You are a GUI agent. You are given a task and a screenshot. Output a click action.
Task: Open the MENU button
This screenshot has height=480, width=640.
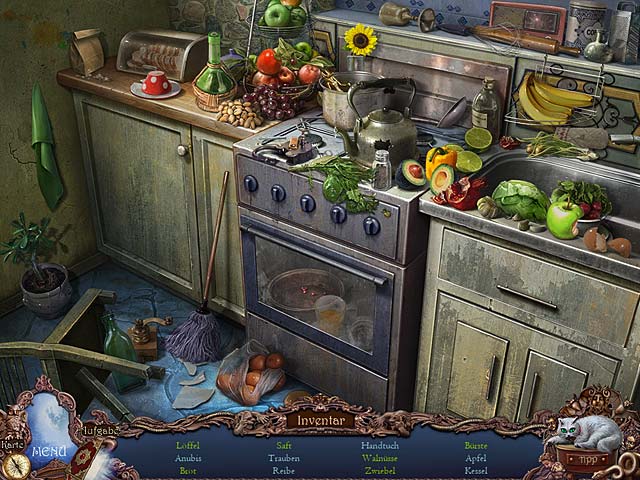(x=48, y=450)
